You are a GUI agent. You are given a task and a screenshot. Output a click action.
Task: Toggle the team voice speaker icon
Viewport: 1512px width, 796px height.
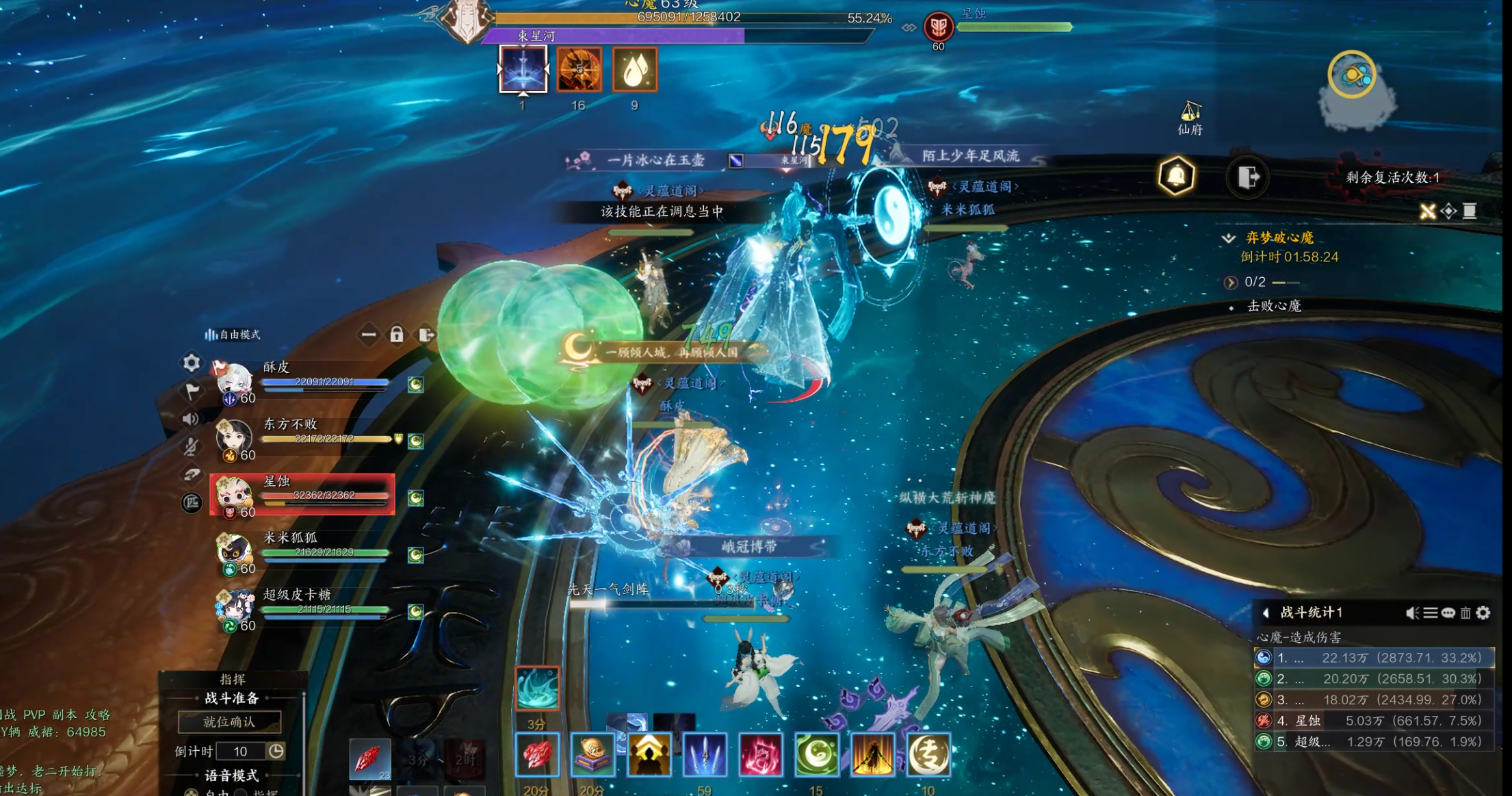[x=191, y=419]
